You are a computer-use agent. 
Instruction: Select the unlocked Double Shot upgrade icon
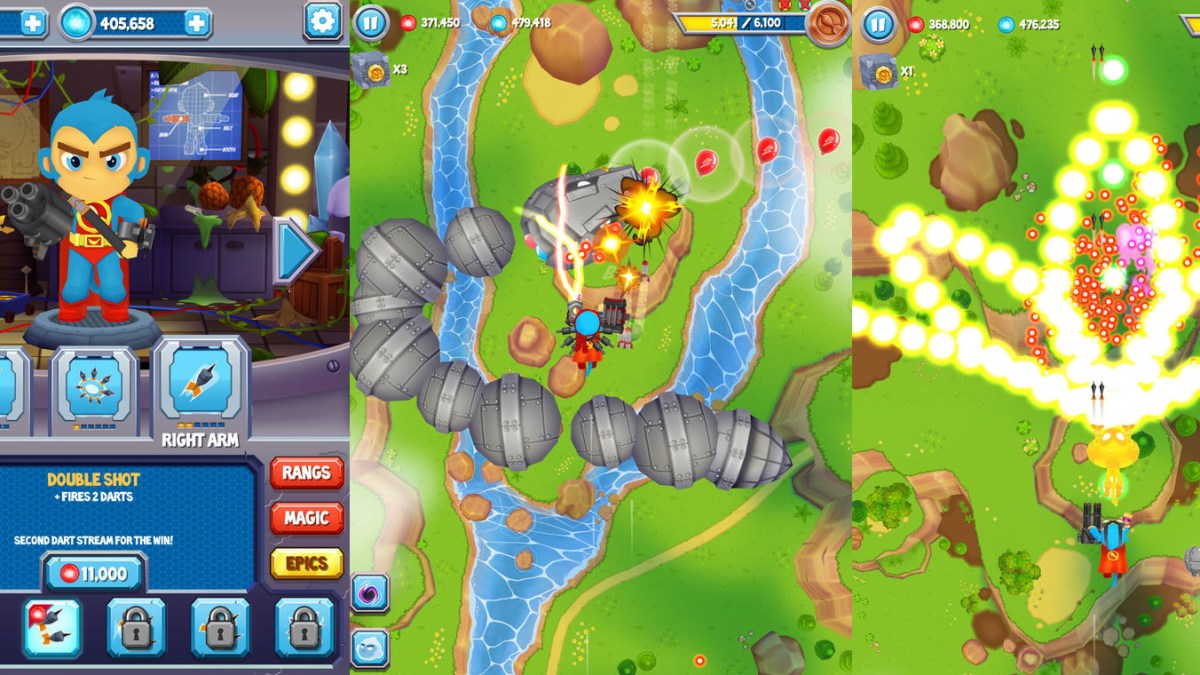pos(52,628)
